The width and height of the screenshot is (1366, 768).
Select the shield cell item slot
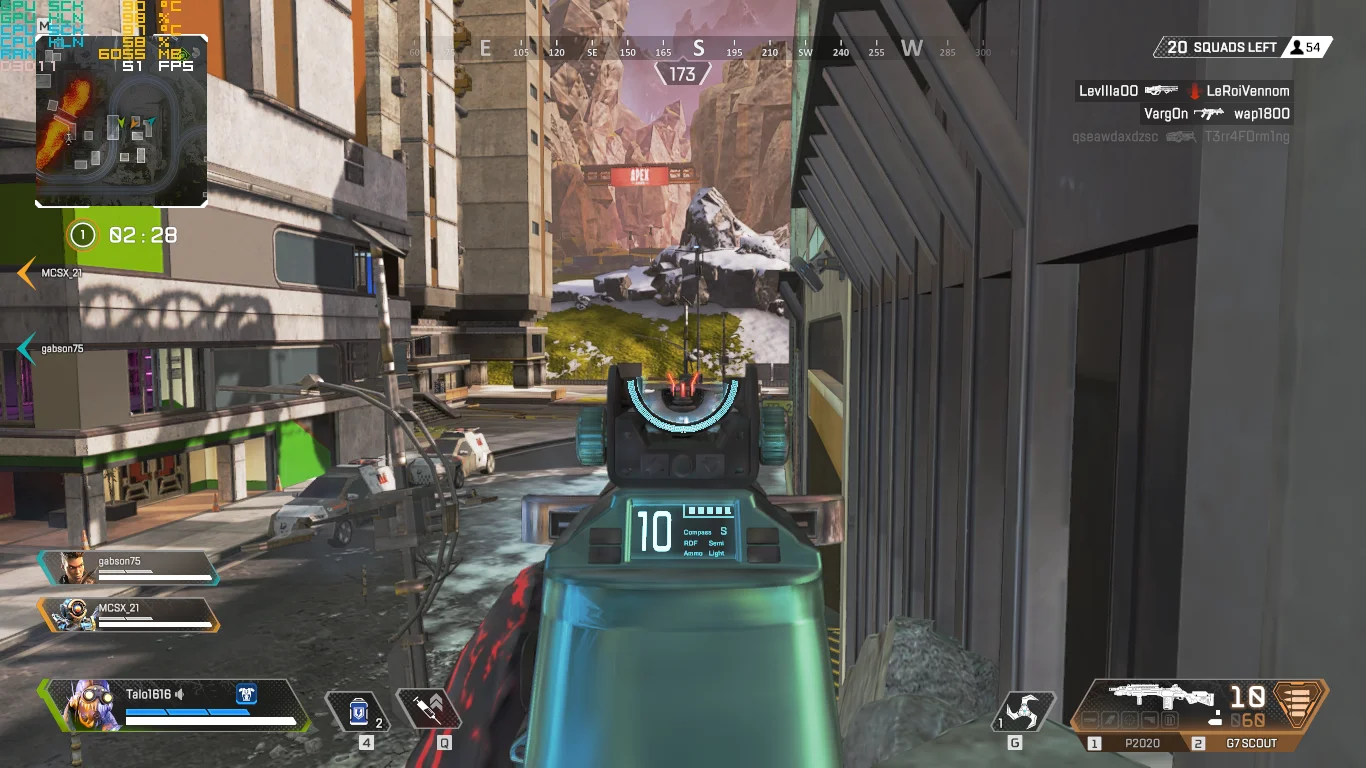click(358, 711)
